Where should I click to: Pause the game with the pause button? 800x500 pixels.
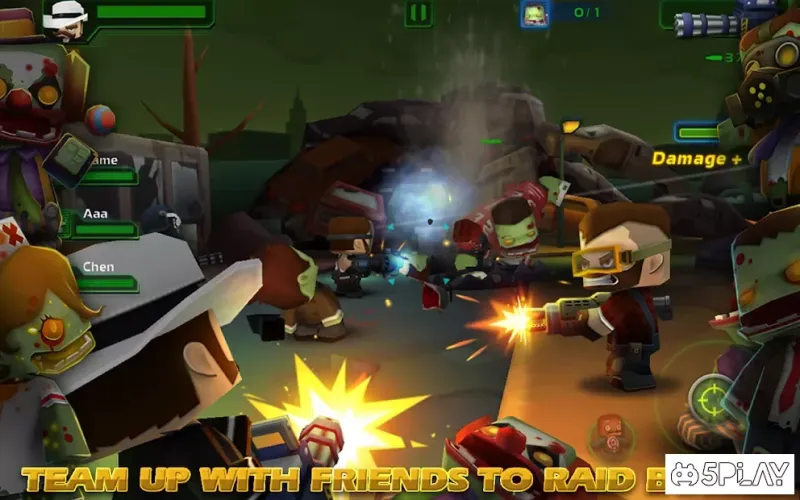tap(418, 13)
